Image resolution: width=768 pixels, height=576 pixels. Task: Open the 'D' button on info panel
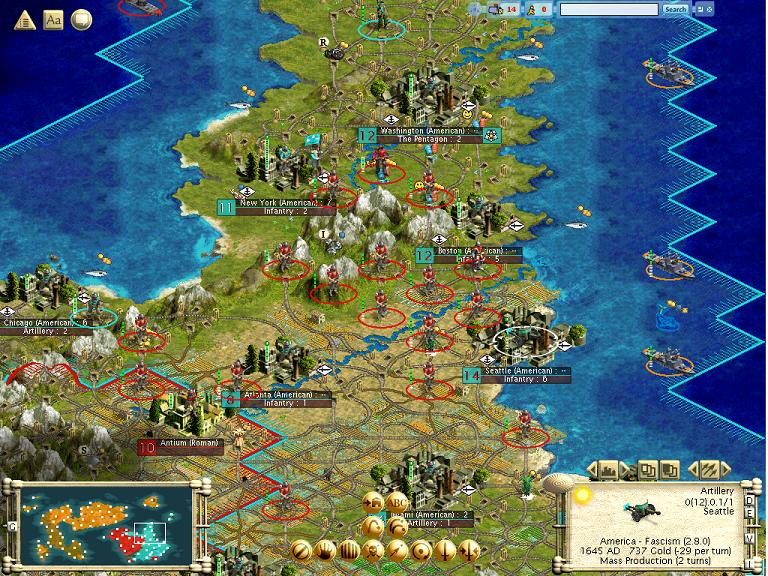749,500
